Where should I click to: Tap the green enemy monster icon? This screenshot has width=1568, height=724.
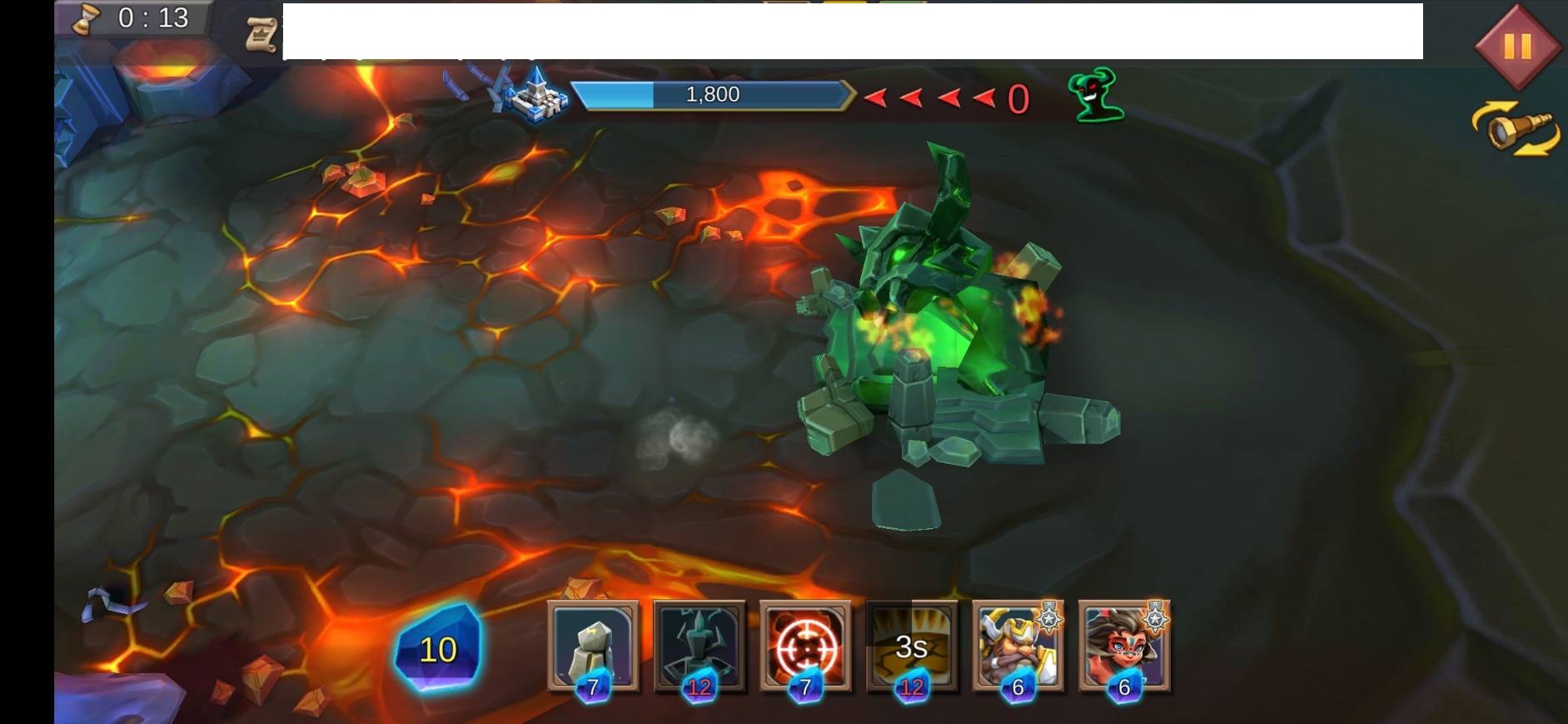1097,96
